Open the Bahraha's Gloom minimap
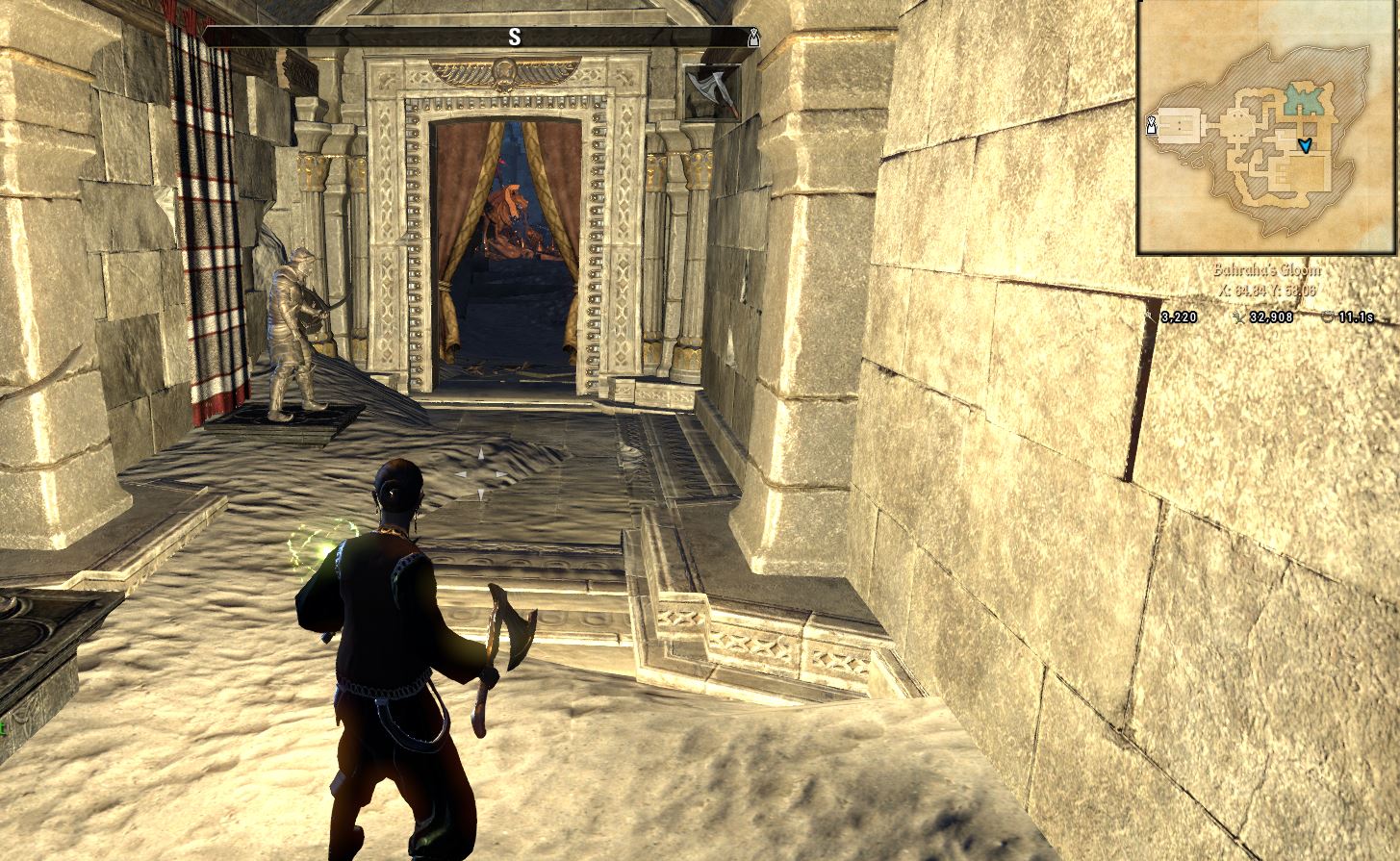The image size is (1400, 861). point(1266,128)
